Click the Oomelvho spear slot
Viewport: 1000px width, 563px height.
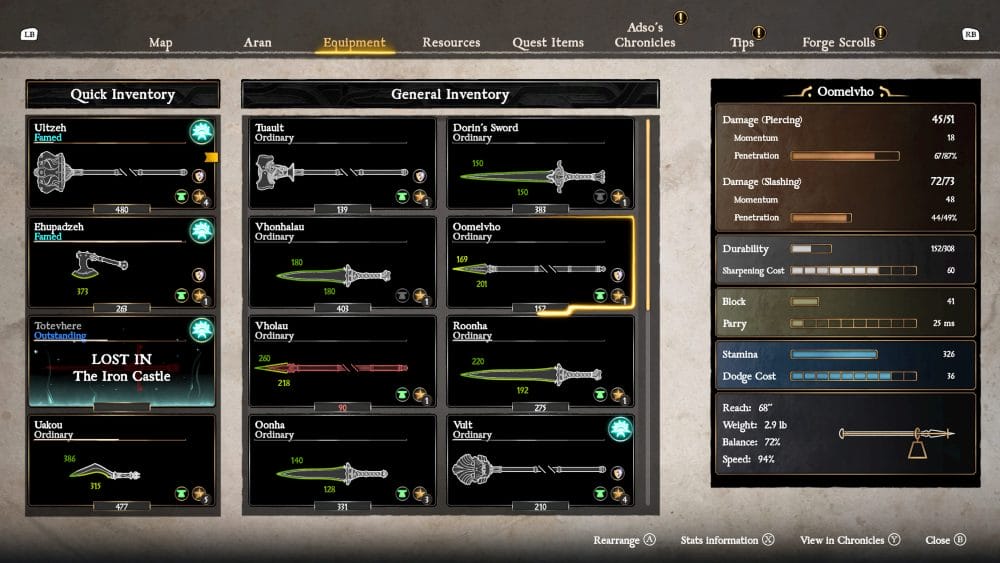(x=540, y=264)
